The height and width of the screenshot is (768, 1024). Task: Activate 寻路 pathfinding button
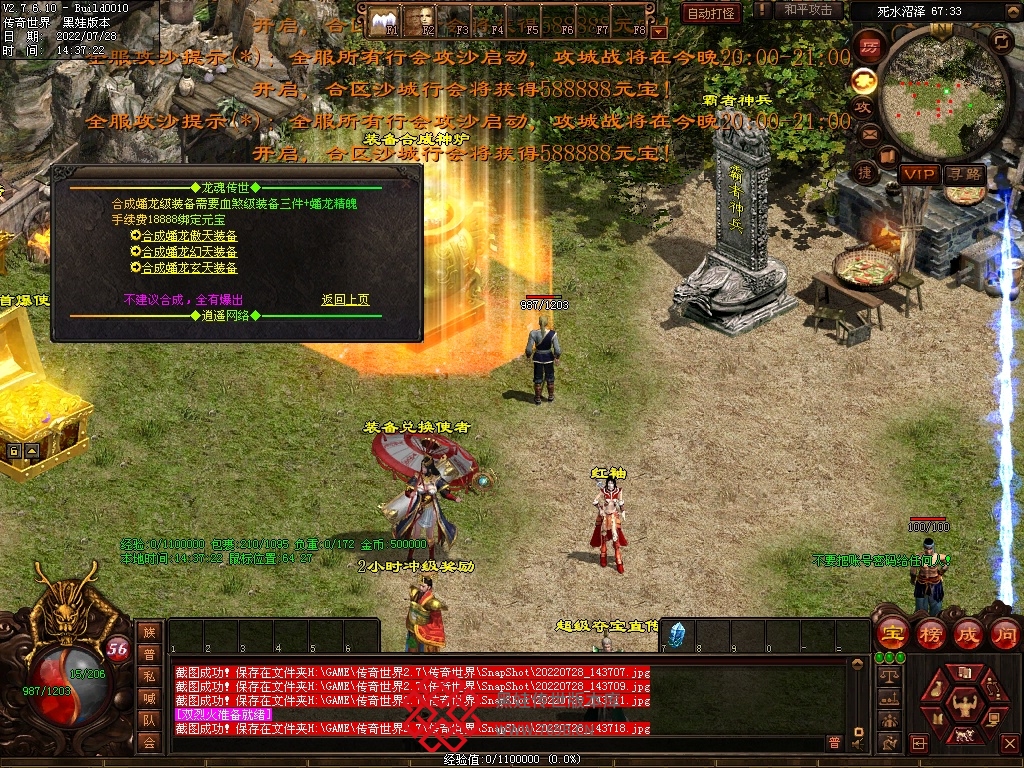point(965,174)
